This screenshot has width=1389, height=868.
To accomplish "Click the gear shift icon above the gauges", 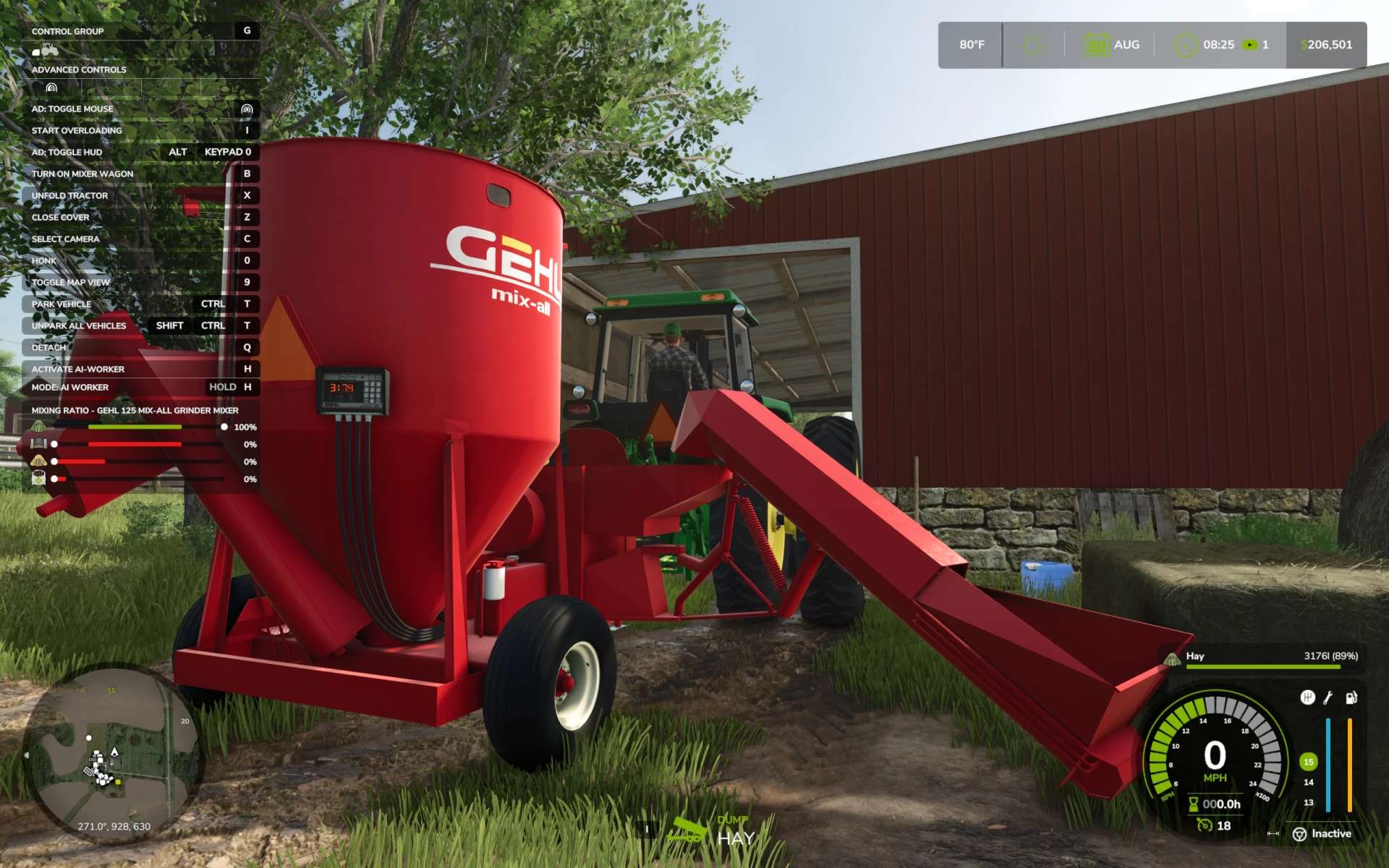I will pos(1307,697).
